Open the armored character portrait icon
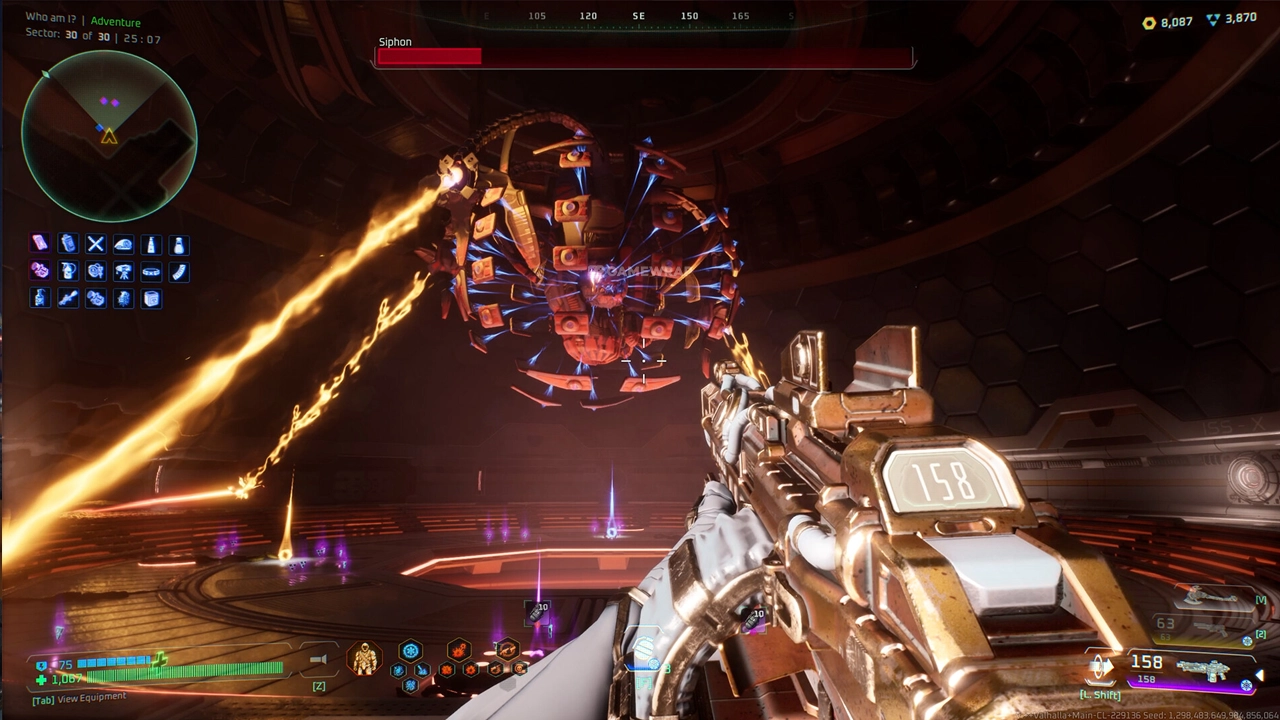Screen dimensions: 1280x720 (364, 658)
